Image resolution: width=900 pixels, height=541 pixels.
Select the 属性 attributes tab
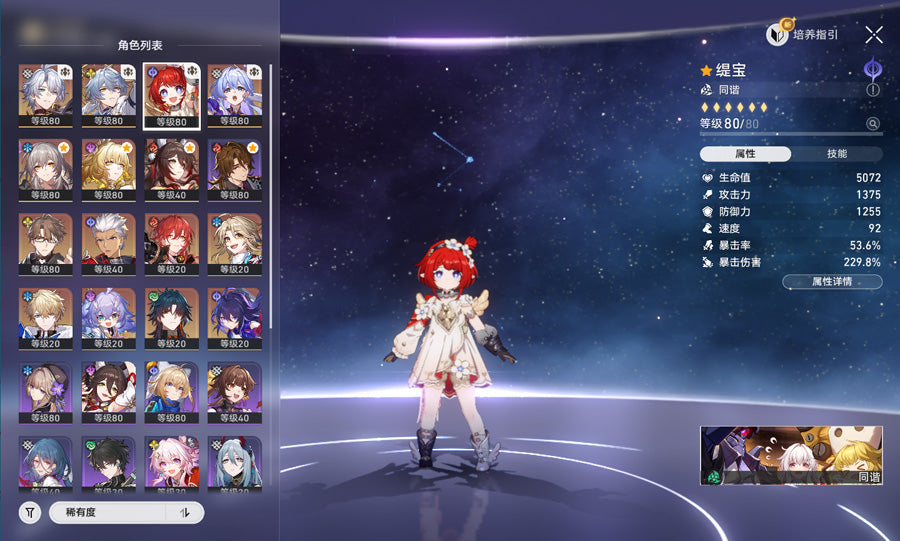[745, 154]
